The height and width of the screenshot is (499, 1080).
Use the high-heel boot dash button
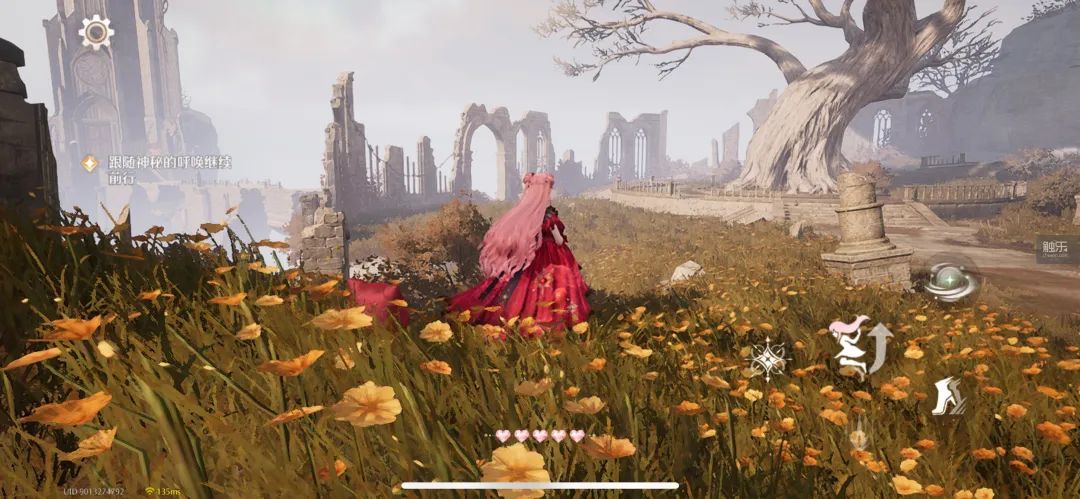[x=947, y=397]
